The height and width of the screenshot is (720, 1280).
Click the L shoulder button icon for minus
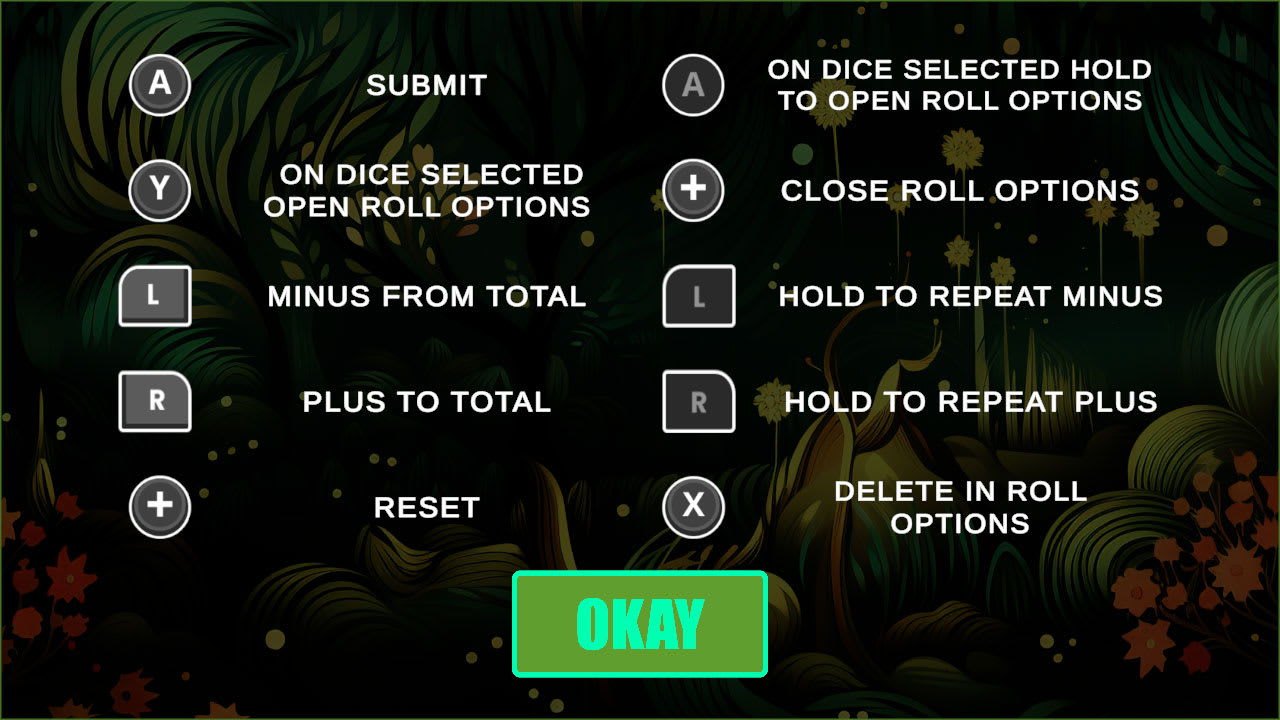(155, 296)
